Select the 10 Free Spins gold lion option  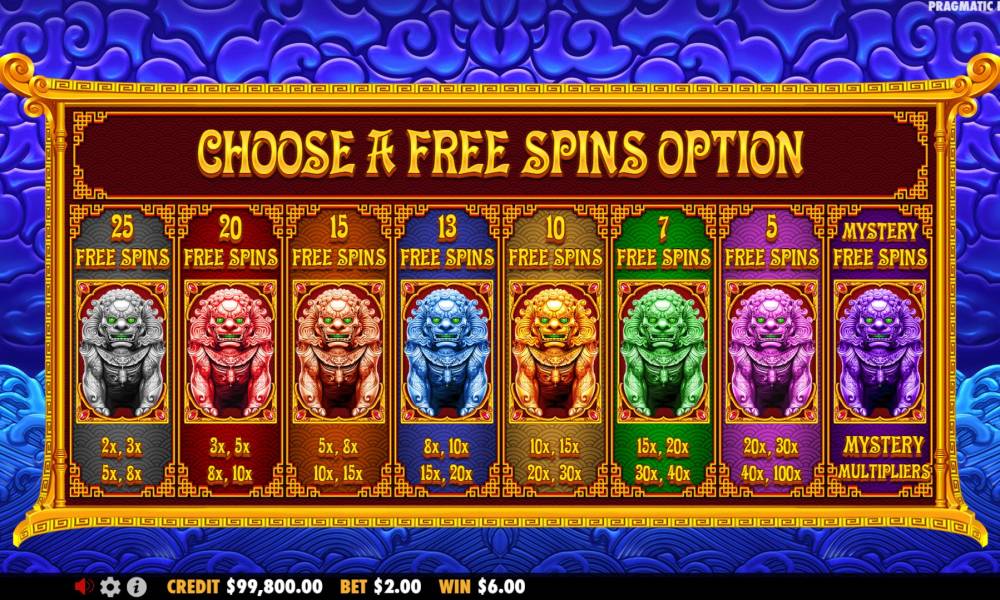pos(554,350)
